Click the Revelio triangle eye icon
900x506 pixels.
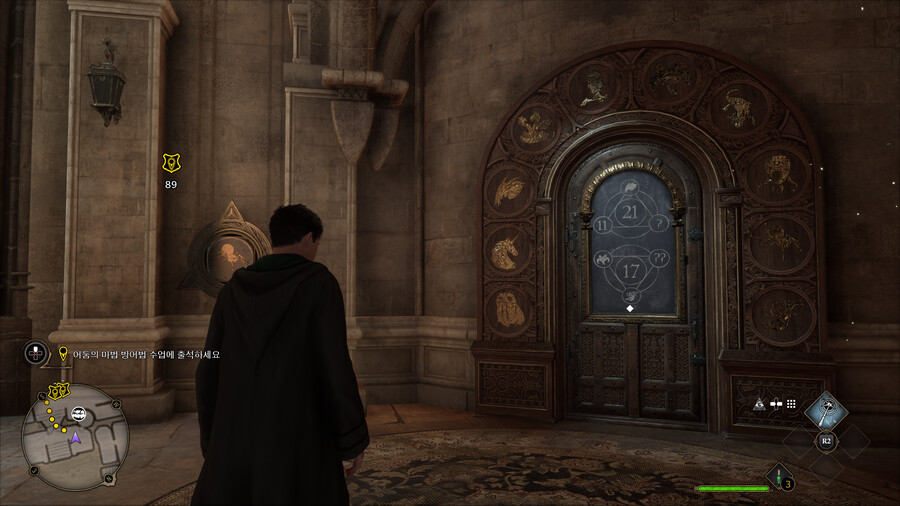click(759, 405)
